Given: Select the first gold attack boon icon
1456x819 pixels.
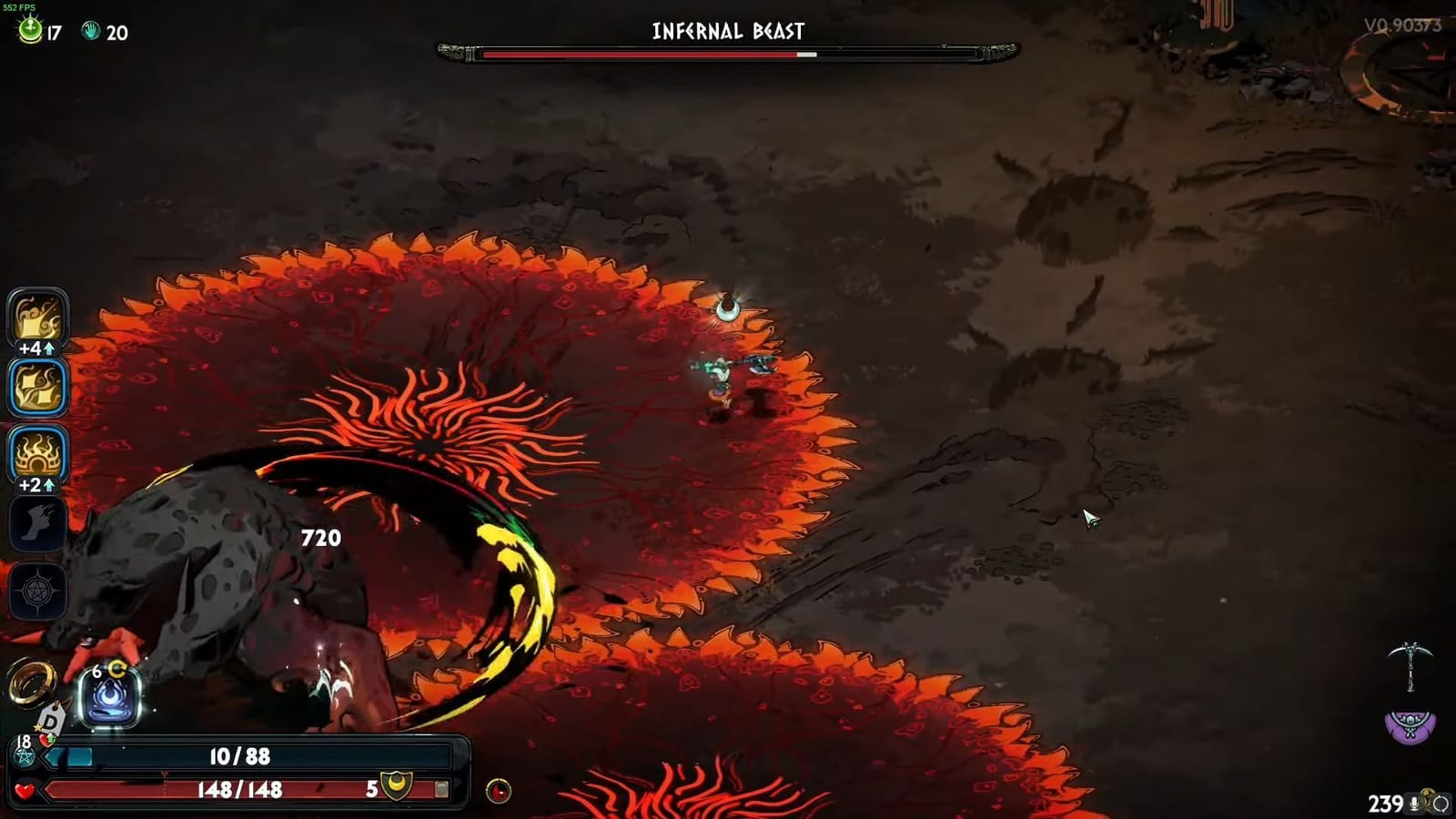Looking at the screenshot, I should tap(36, 318).
